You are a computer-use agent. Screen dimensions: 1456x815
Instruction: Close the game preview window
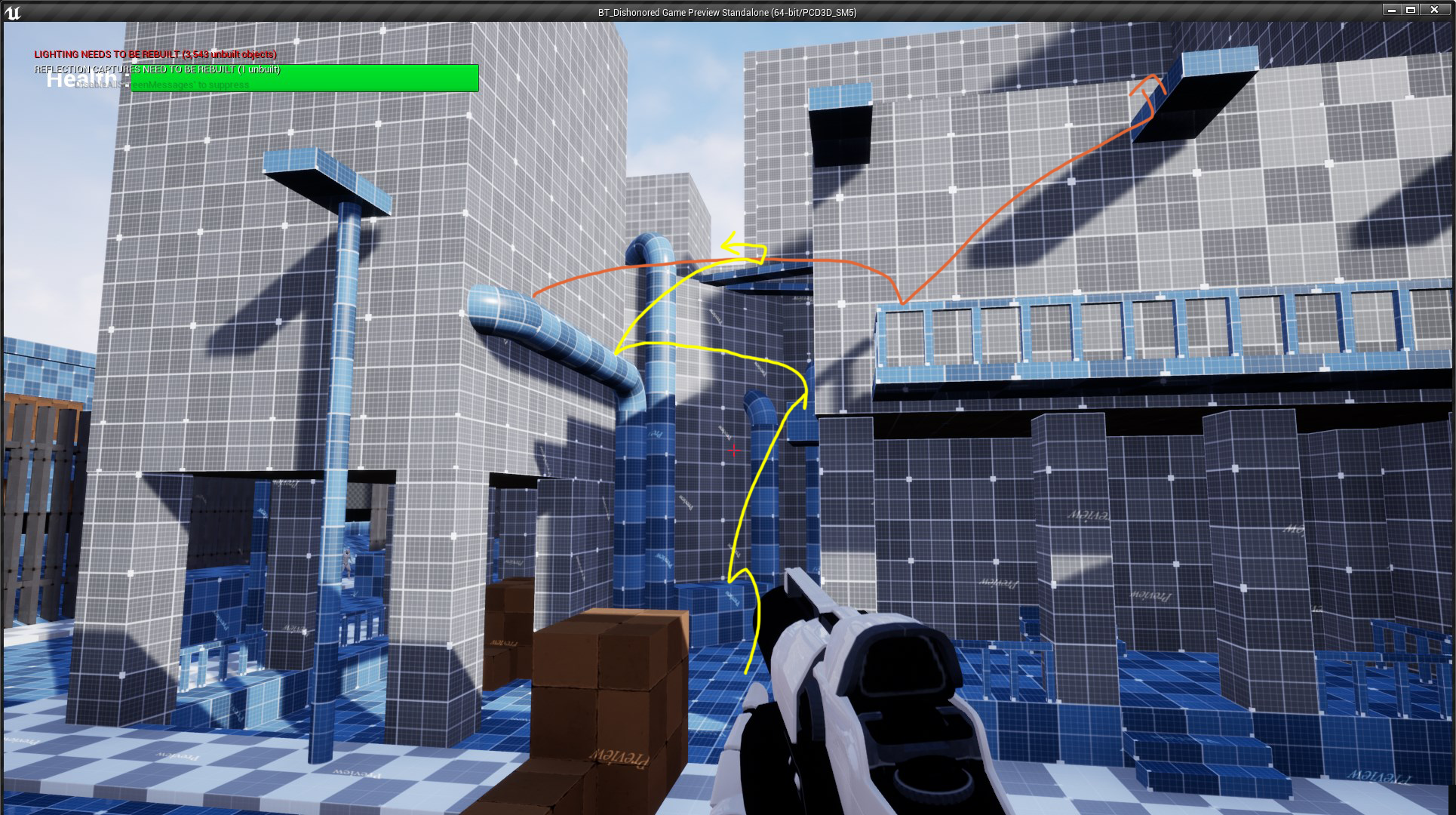point(1433,10)
